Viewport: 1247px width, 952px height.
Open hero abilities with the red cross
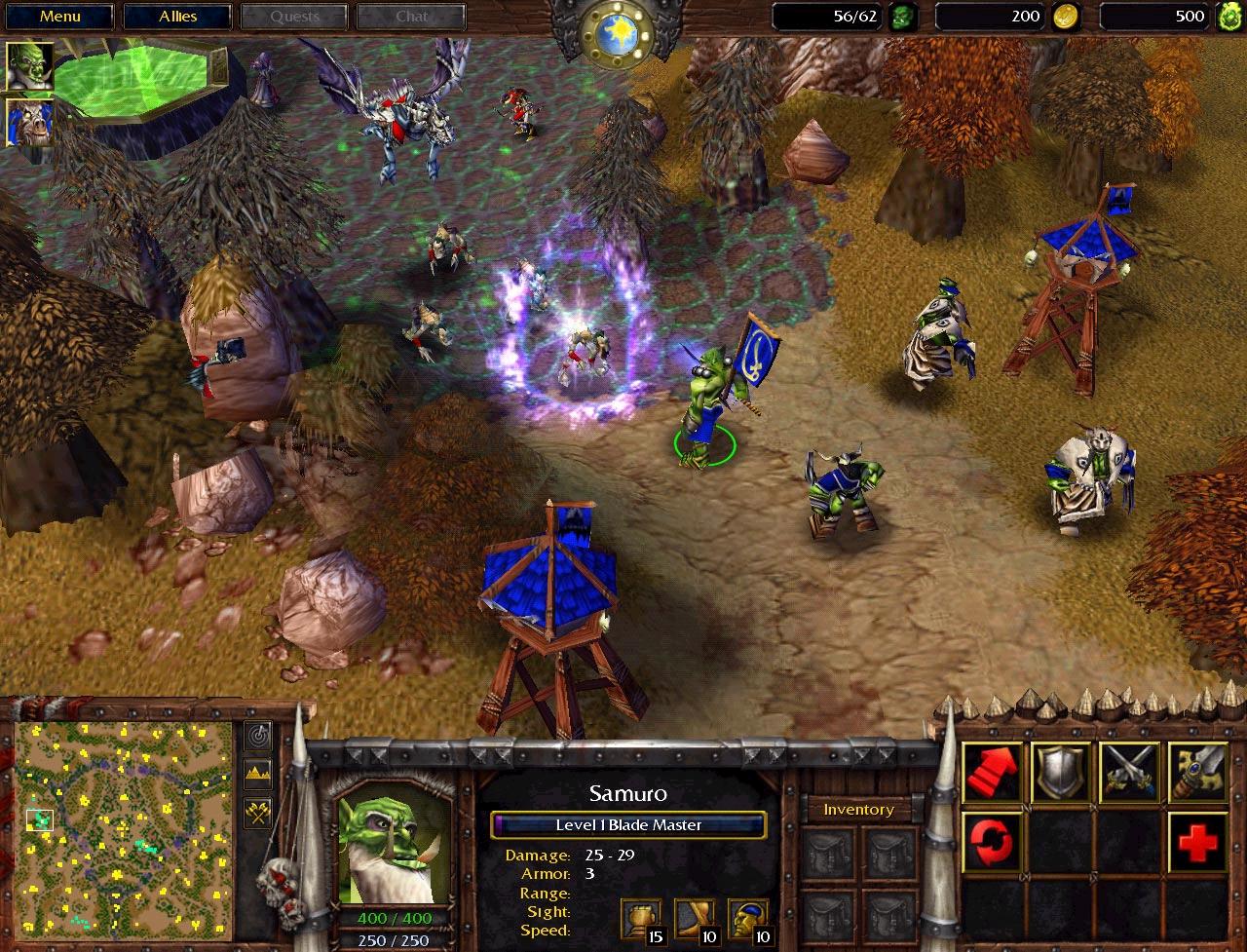pos(1197,841)
